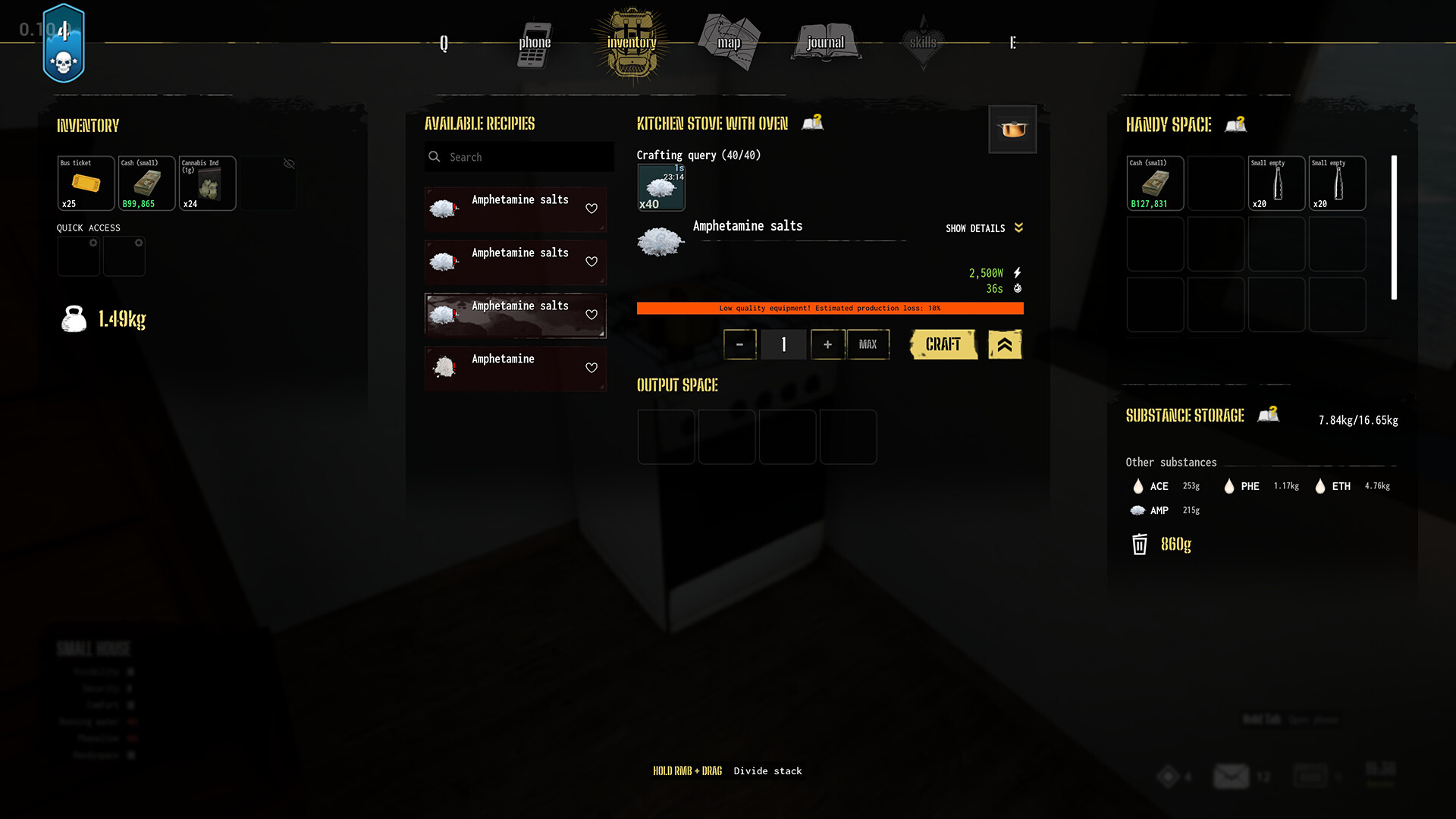
Task: Click the Handy Space book icon
Action: pos(1235,124)
